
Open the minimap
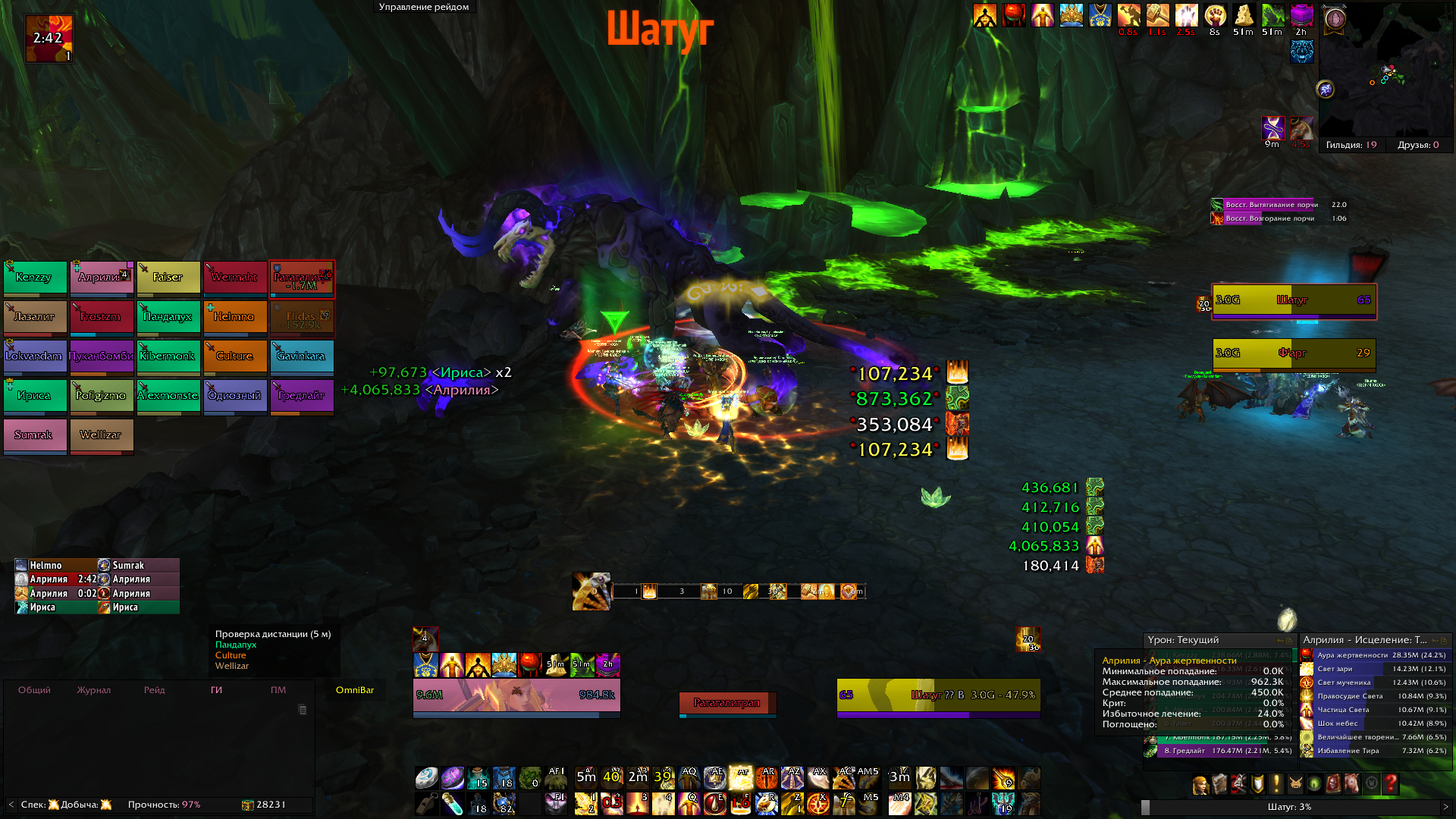1385,72
